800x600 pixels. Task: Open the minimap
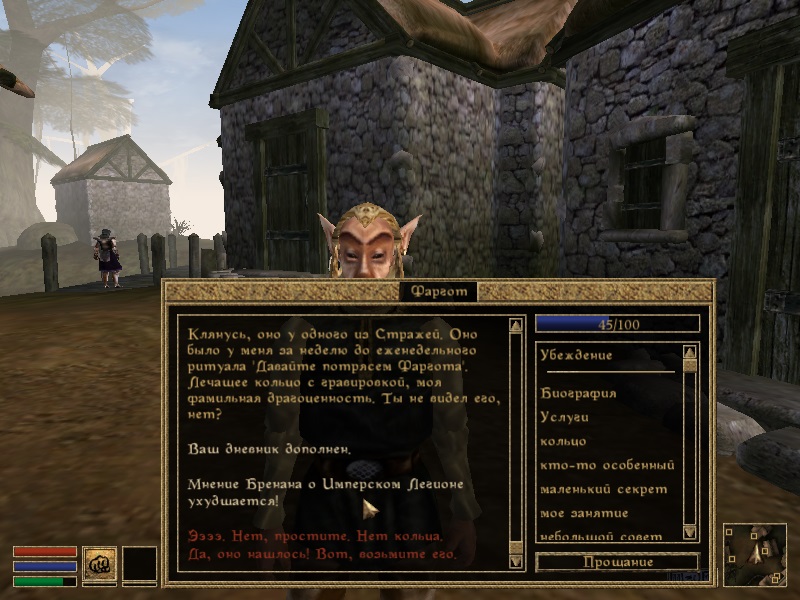tap(755, 554)
